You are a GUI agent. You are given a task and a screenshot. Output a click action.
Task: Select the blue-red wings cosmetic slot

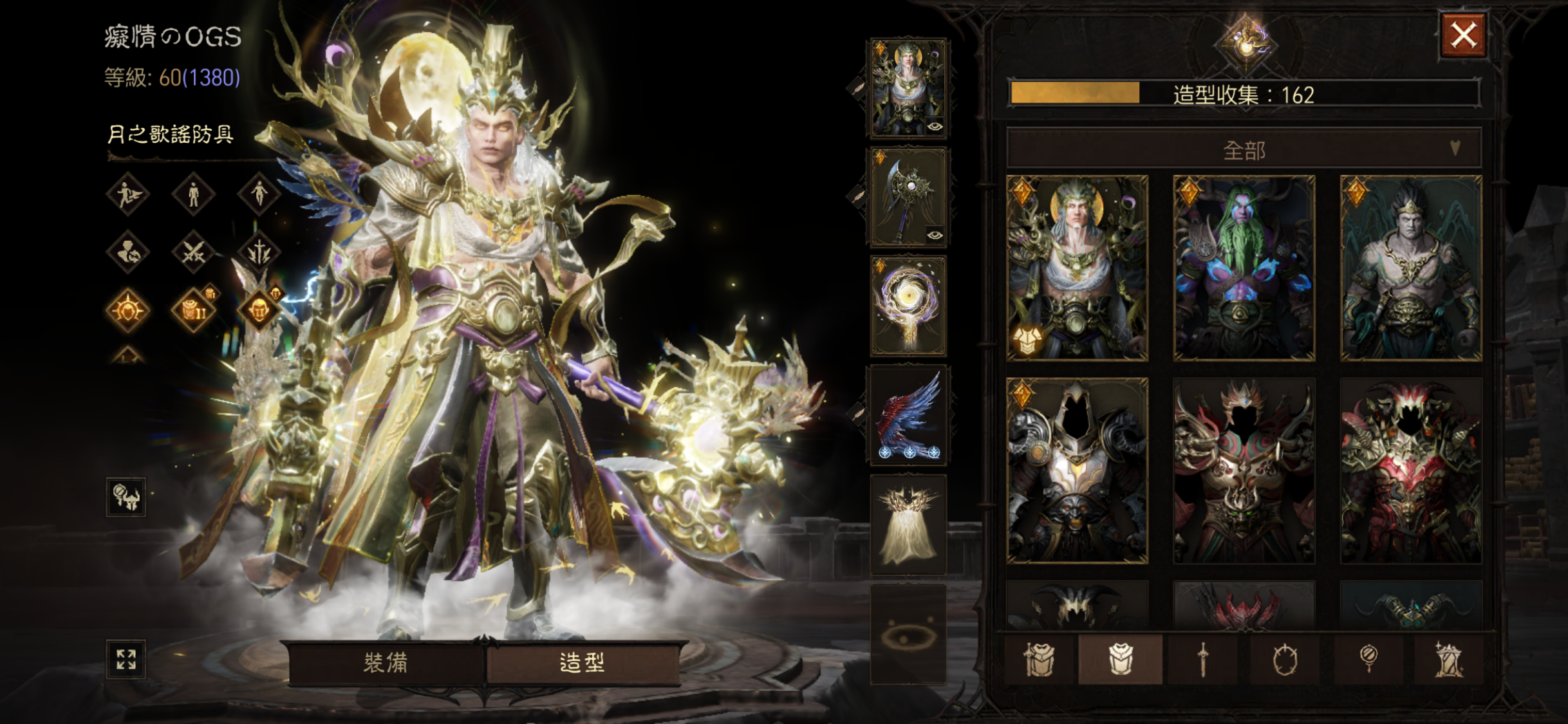[908, 415]
